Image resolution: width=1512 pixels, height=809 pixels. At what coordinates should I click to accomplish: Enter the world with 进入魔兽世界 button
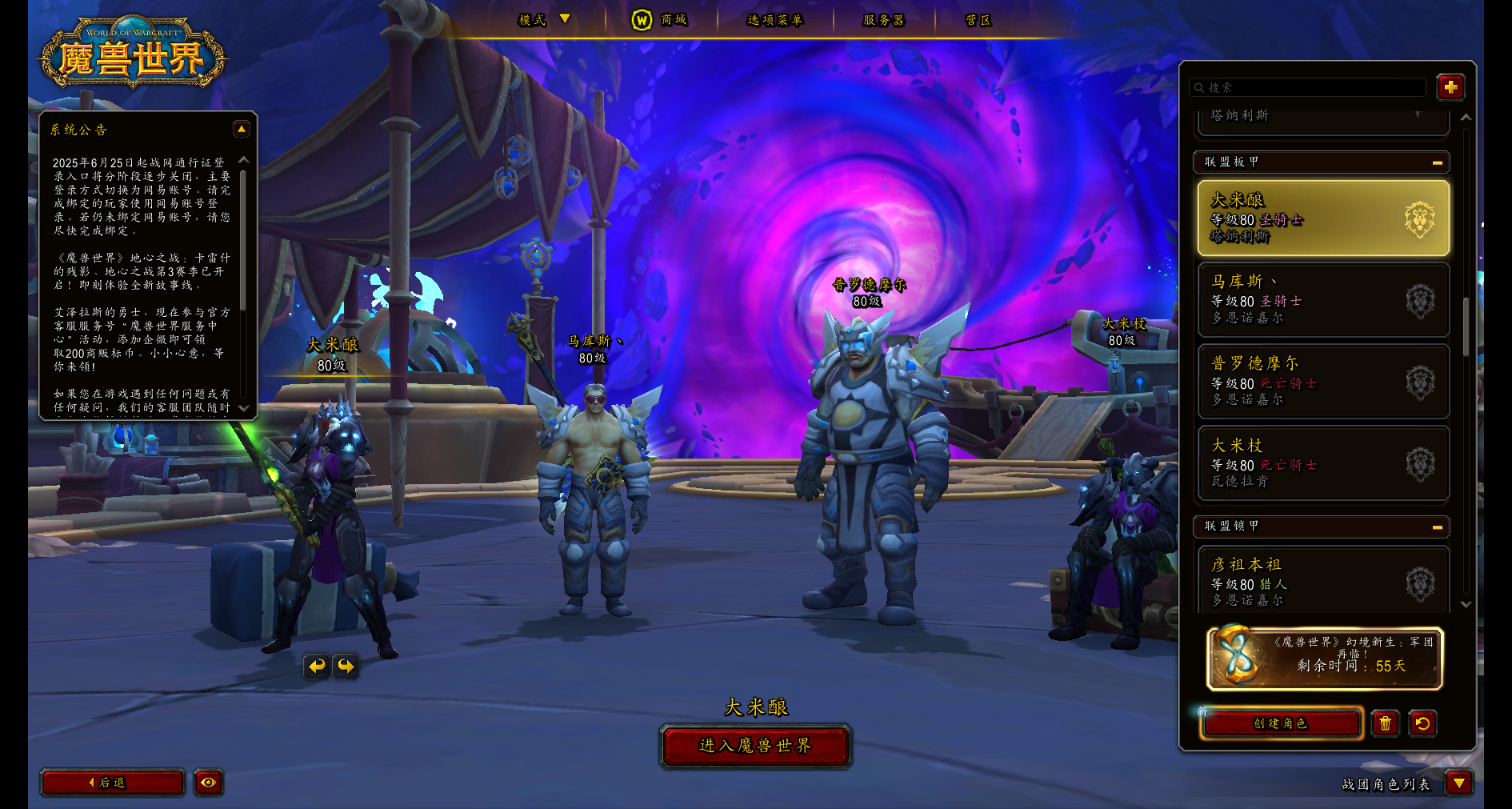[755, 746]
